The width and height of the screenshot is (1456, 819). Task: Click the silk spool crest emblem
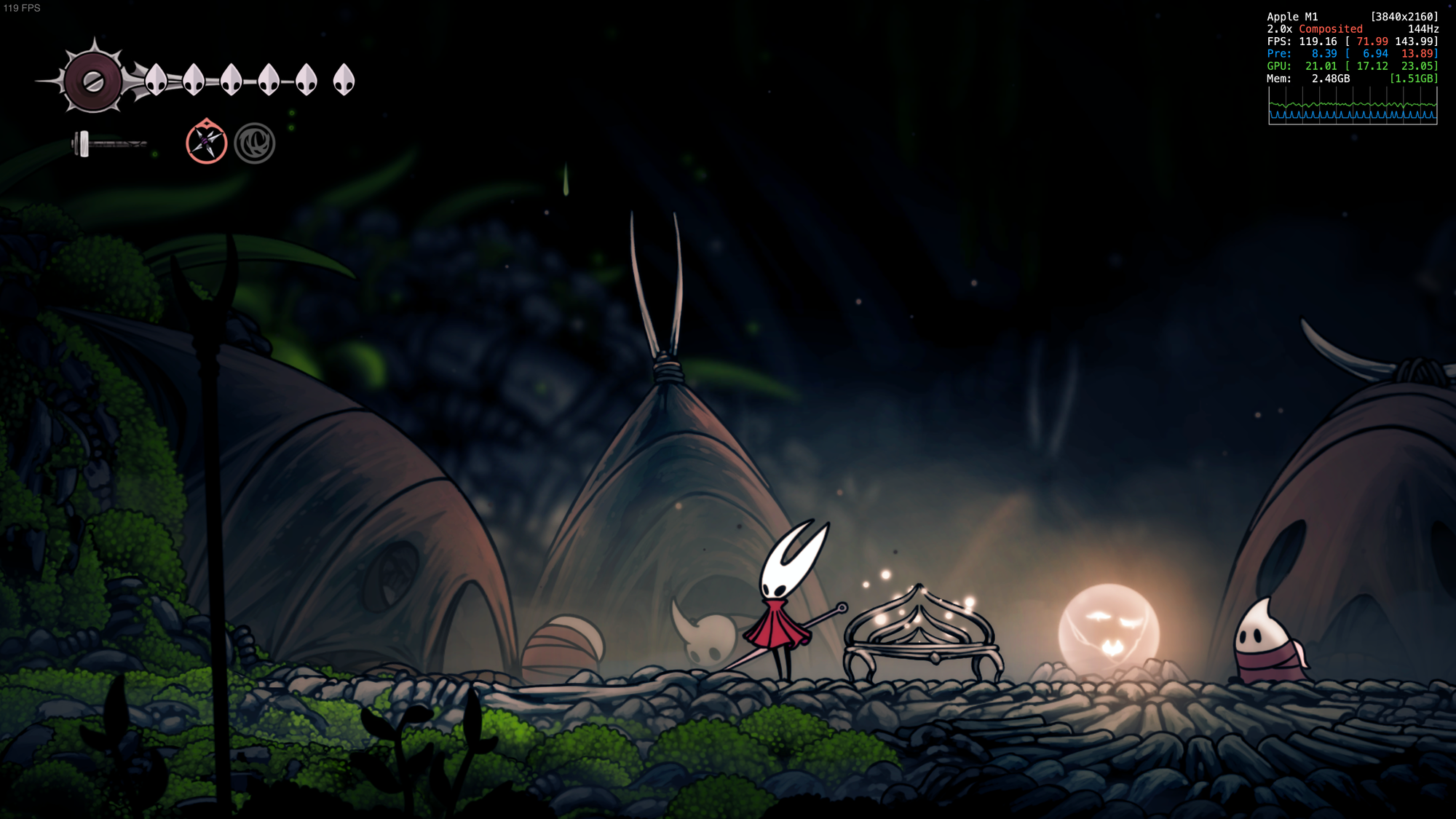[93, 80]
